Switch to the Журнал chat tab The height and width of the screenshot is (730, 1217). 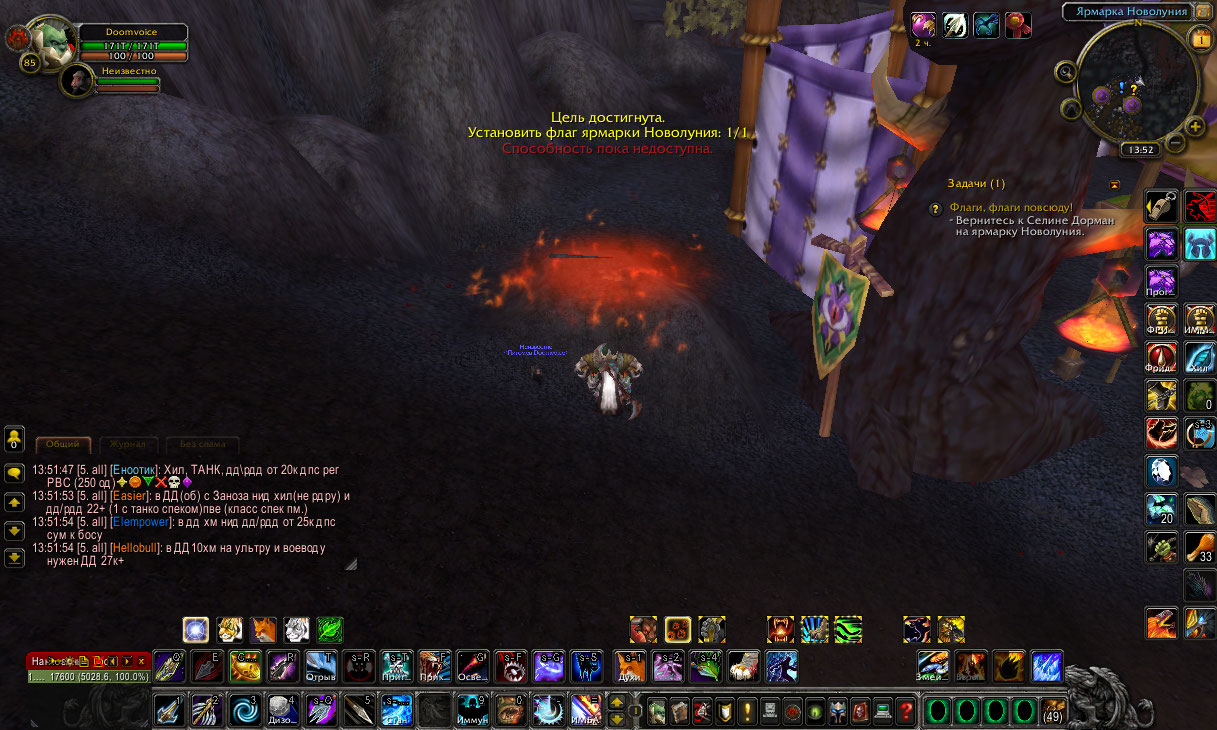128,444
